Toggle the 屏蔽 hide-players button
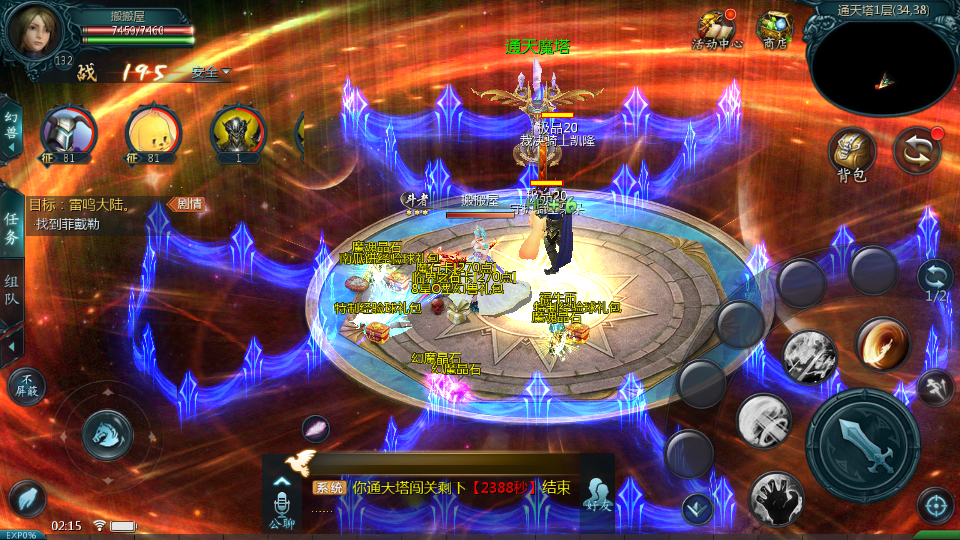This screenshot has height=540, width=960. [27, 385]
